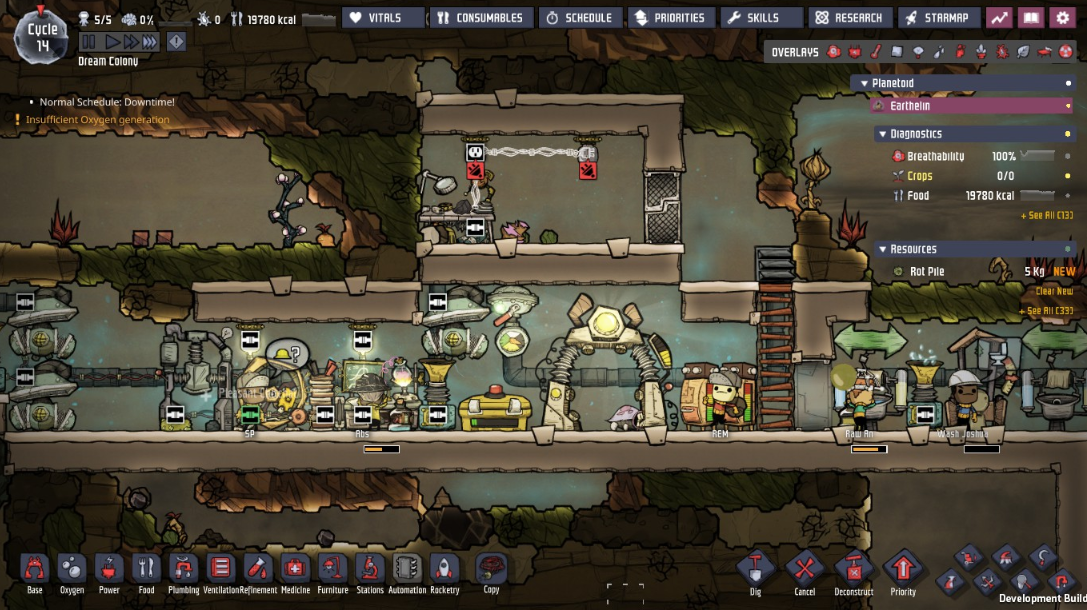Select the Oxygen build category
This screenshot has width=1087, height=610.
click(x=72, y=571)
